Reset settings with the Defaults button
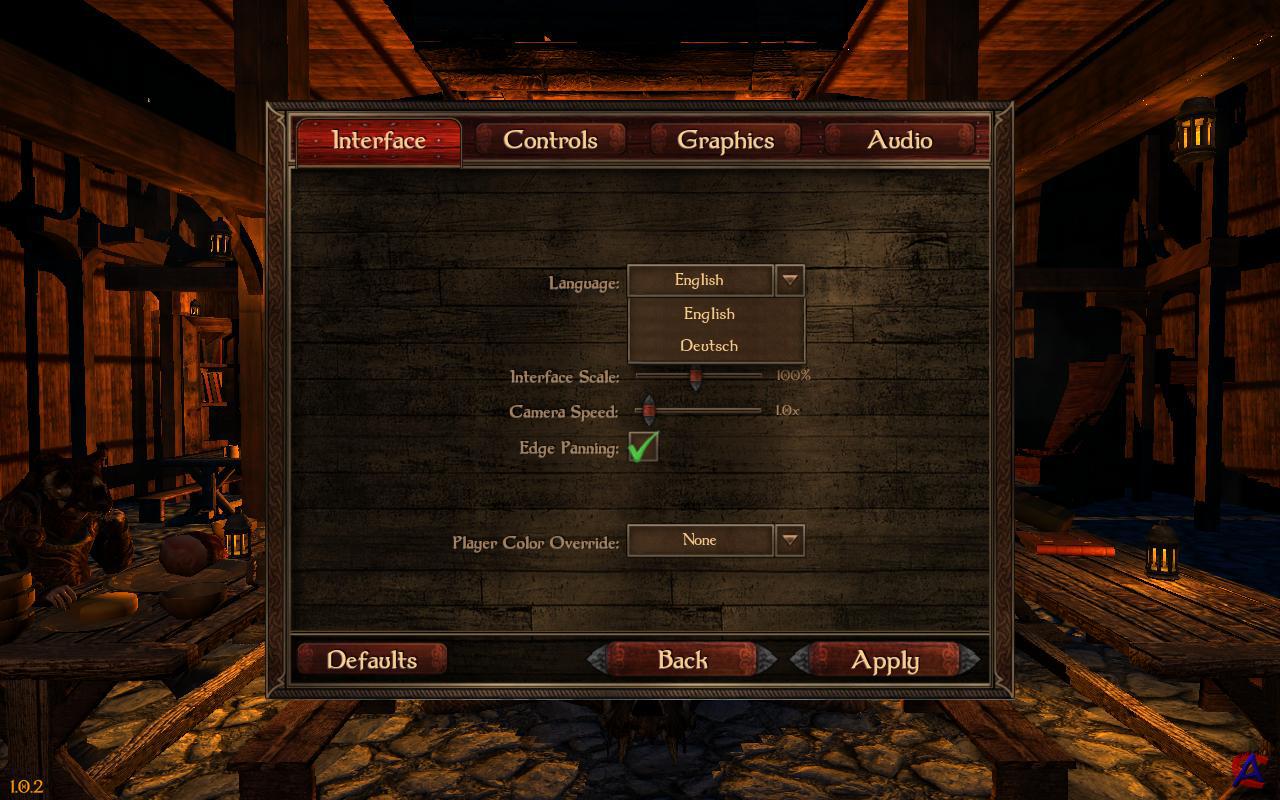This screenshot has width=1280, height=800. tap(372, 660)
